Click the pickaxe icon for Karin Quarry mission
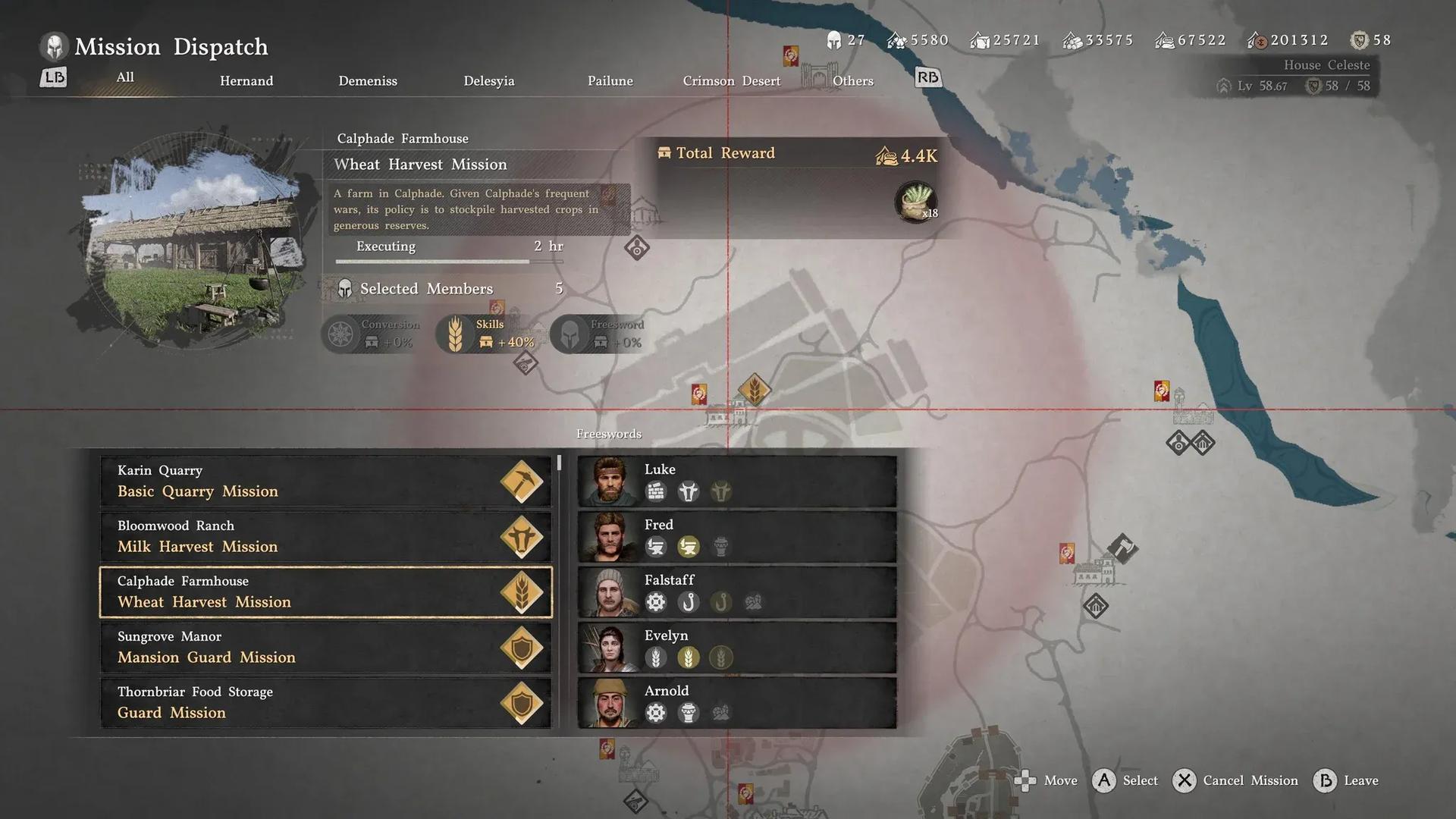 point(522,481)
